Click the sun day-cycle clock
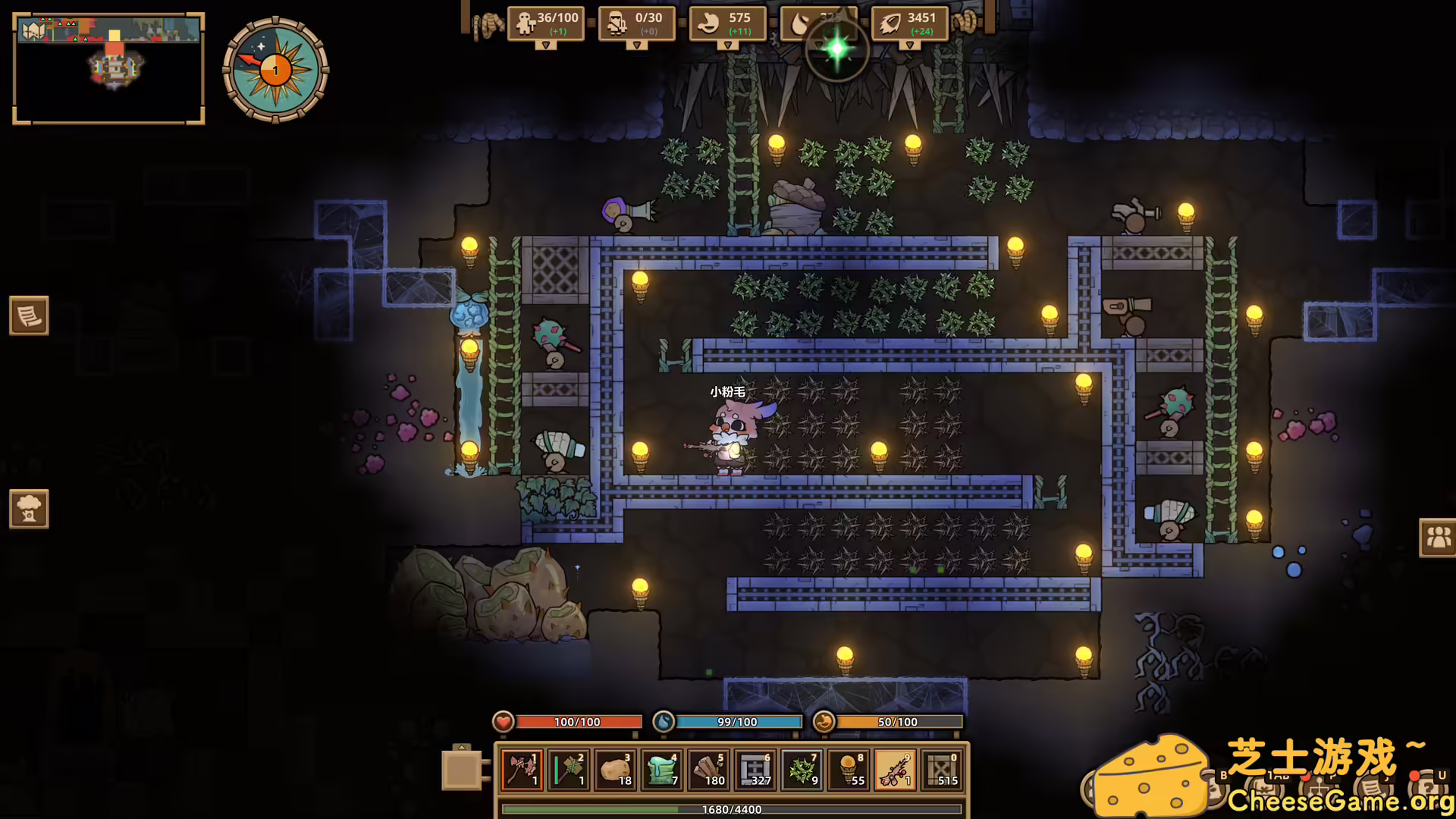Image resolution: width=1456 pixels, height=819 pixels. 275,70
